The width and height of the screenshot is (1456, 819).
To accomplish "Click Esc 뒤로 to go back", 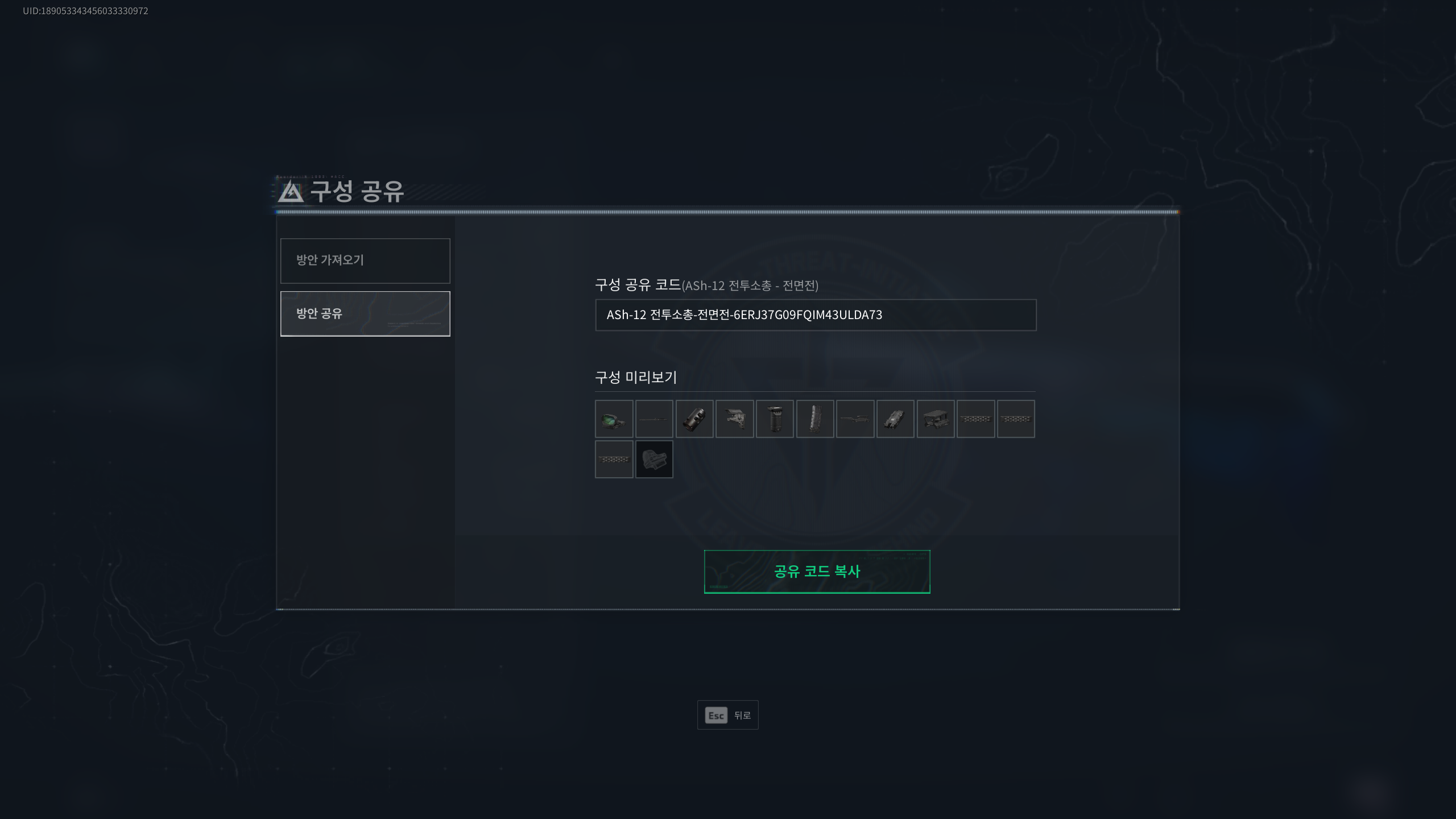I will point(728,715).
